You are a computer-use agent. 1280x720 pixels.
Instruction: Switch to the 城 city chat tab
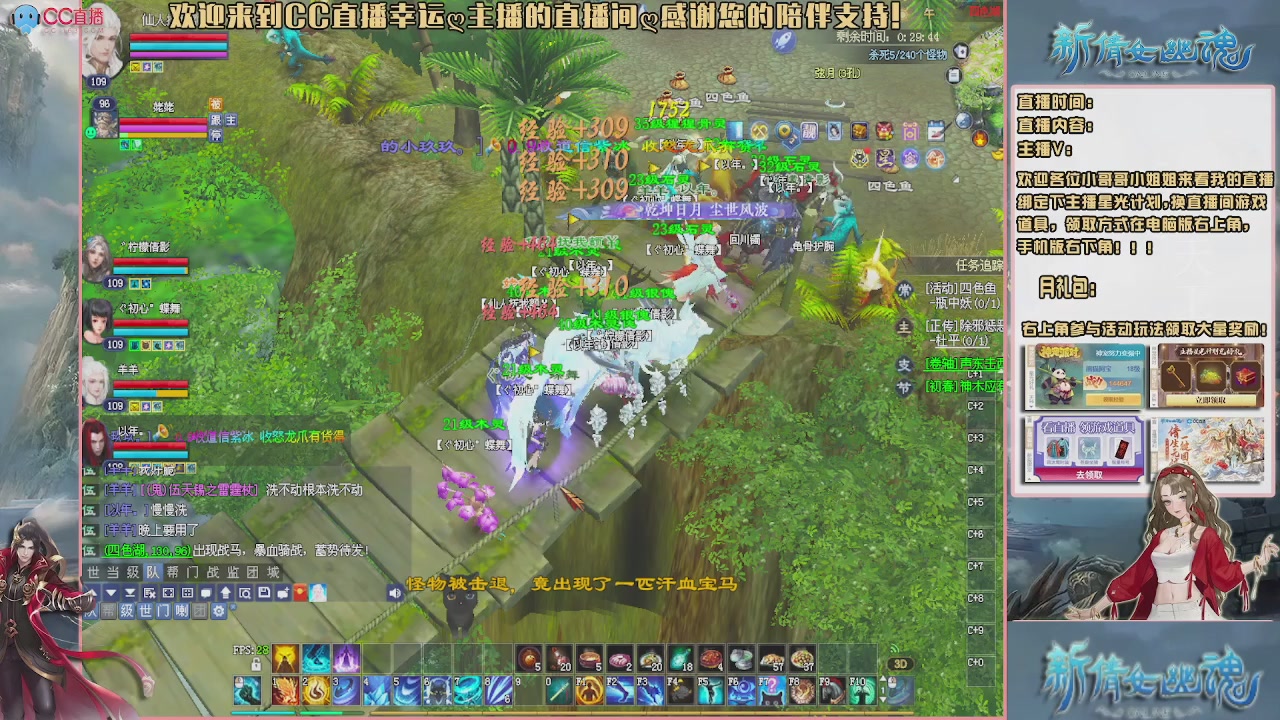point(274,572)
